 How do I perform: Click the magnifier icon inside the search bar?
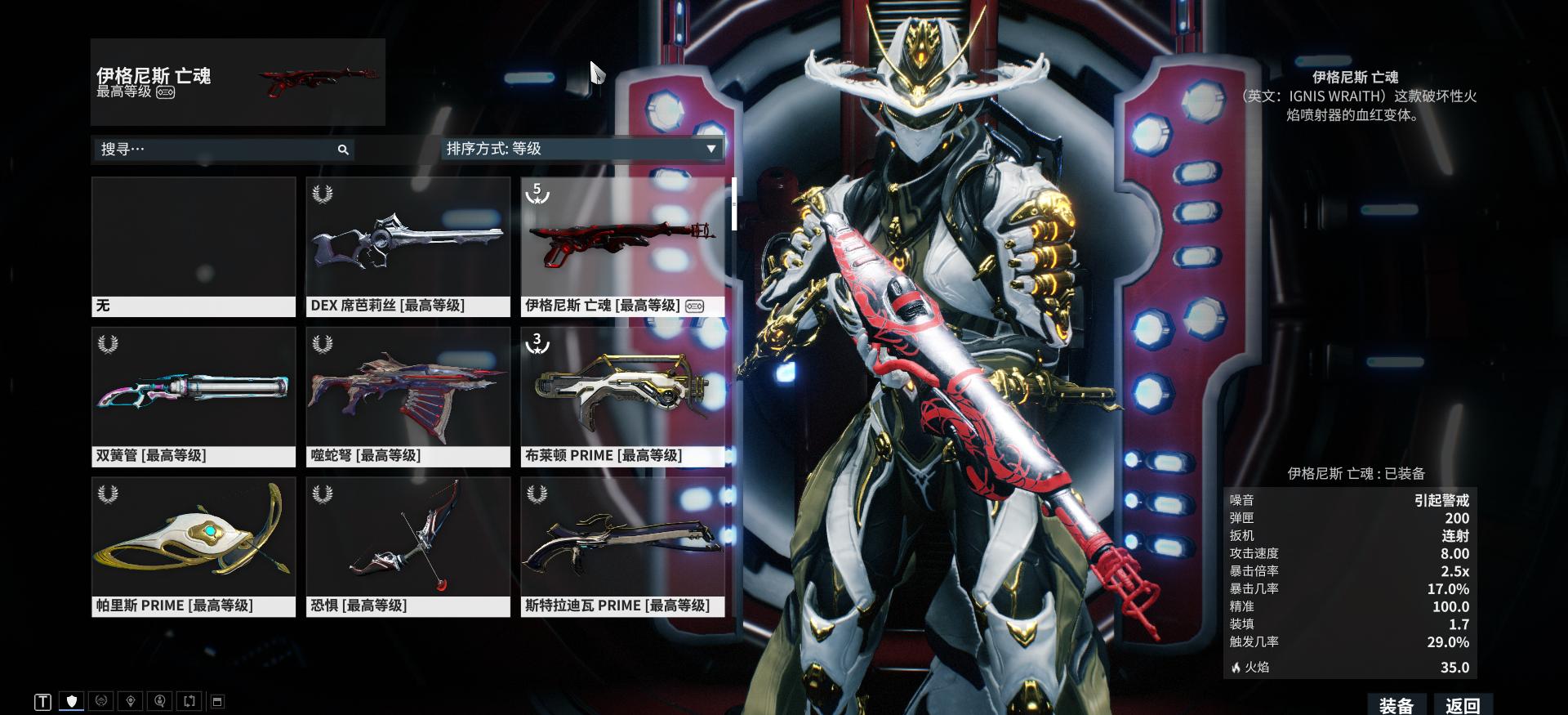point(343,150)
